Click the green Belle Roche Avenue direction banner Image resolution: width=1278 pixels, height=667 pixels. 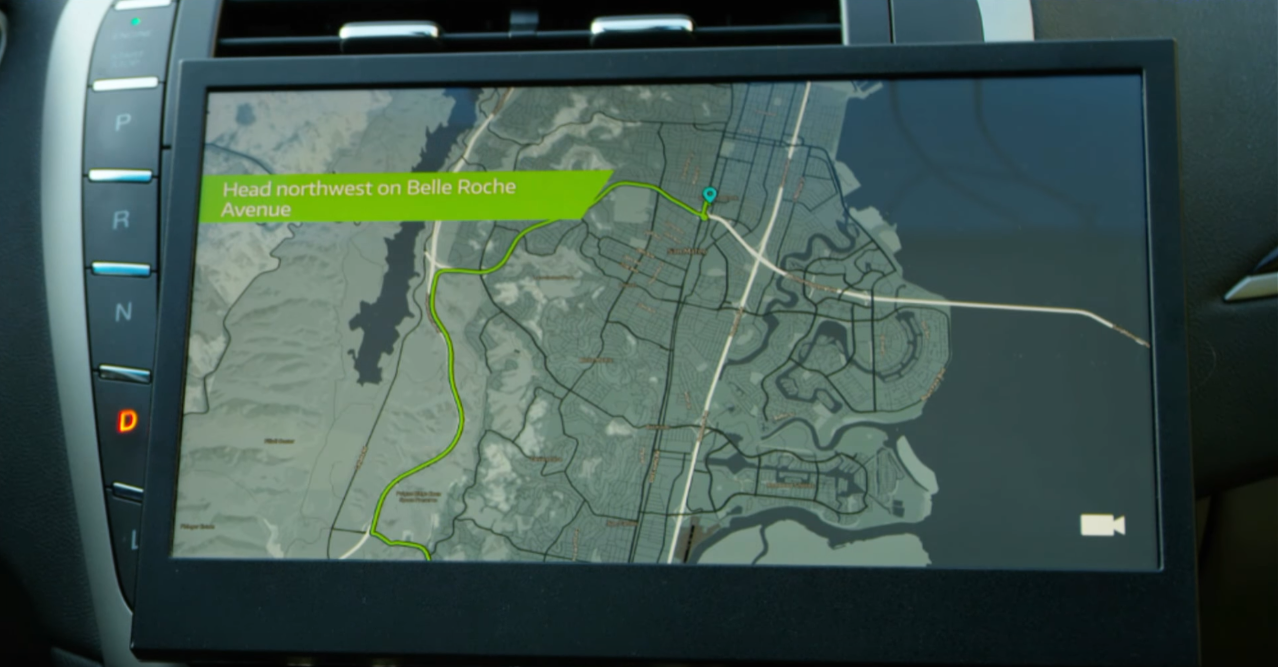pyautogui.click(x=400, y=197)
